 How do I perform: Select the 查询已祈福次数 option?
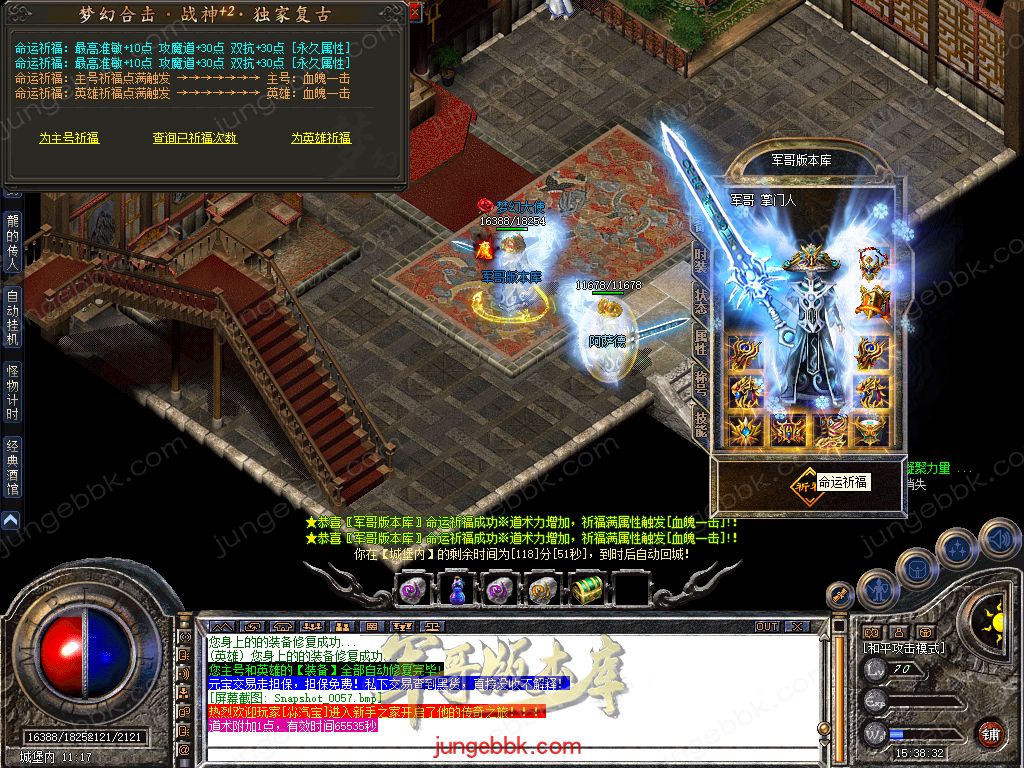pyautogui.click(x=194, y=138)
